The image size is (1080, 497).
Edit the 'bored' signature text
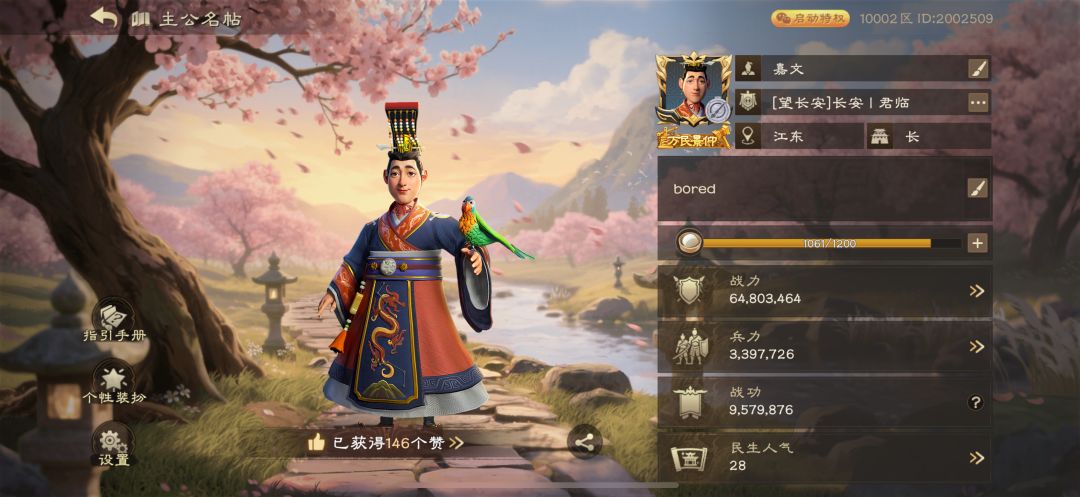pos(977,188)
